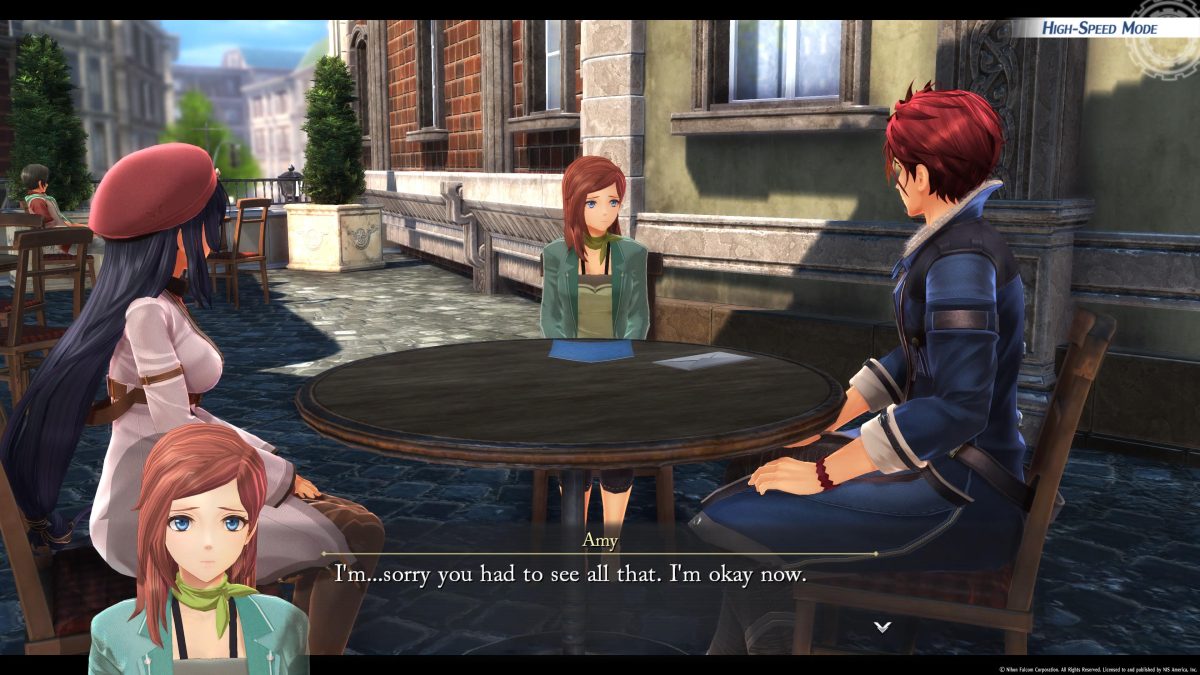
Task: Advance dialogue with the down-arrow indicator
Action: coord(882,627)
